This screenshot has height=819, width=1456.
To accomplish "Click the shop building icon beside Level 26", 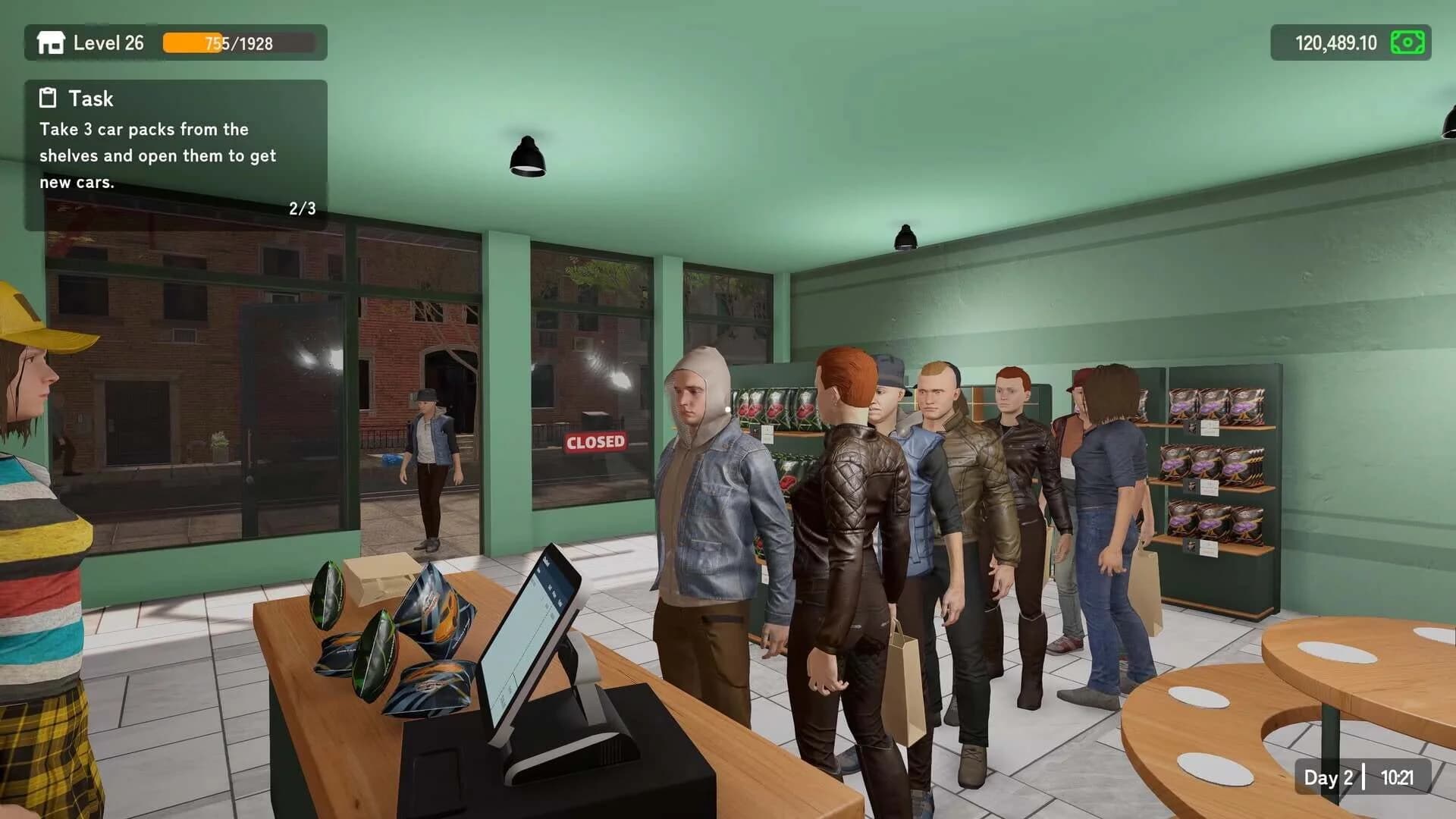I will (x=50, y=43).
